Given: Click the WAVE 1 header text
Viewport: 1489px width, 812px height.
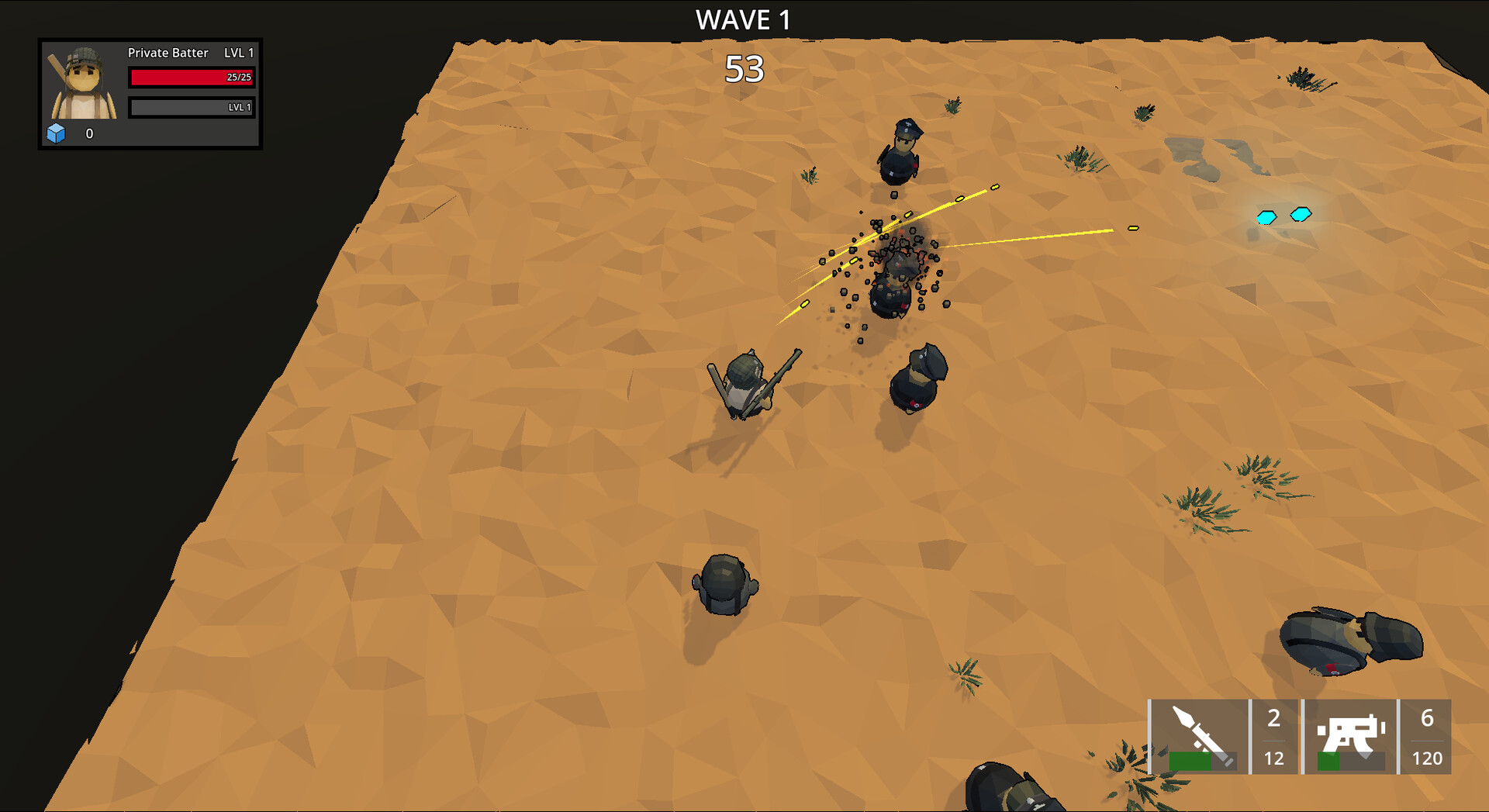Looking at the screenshot, I should point(743,19).
